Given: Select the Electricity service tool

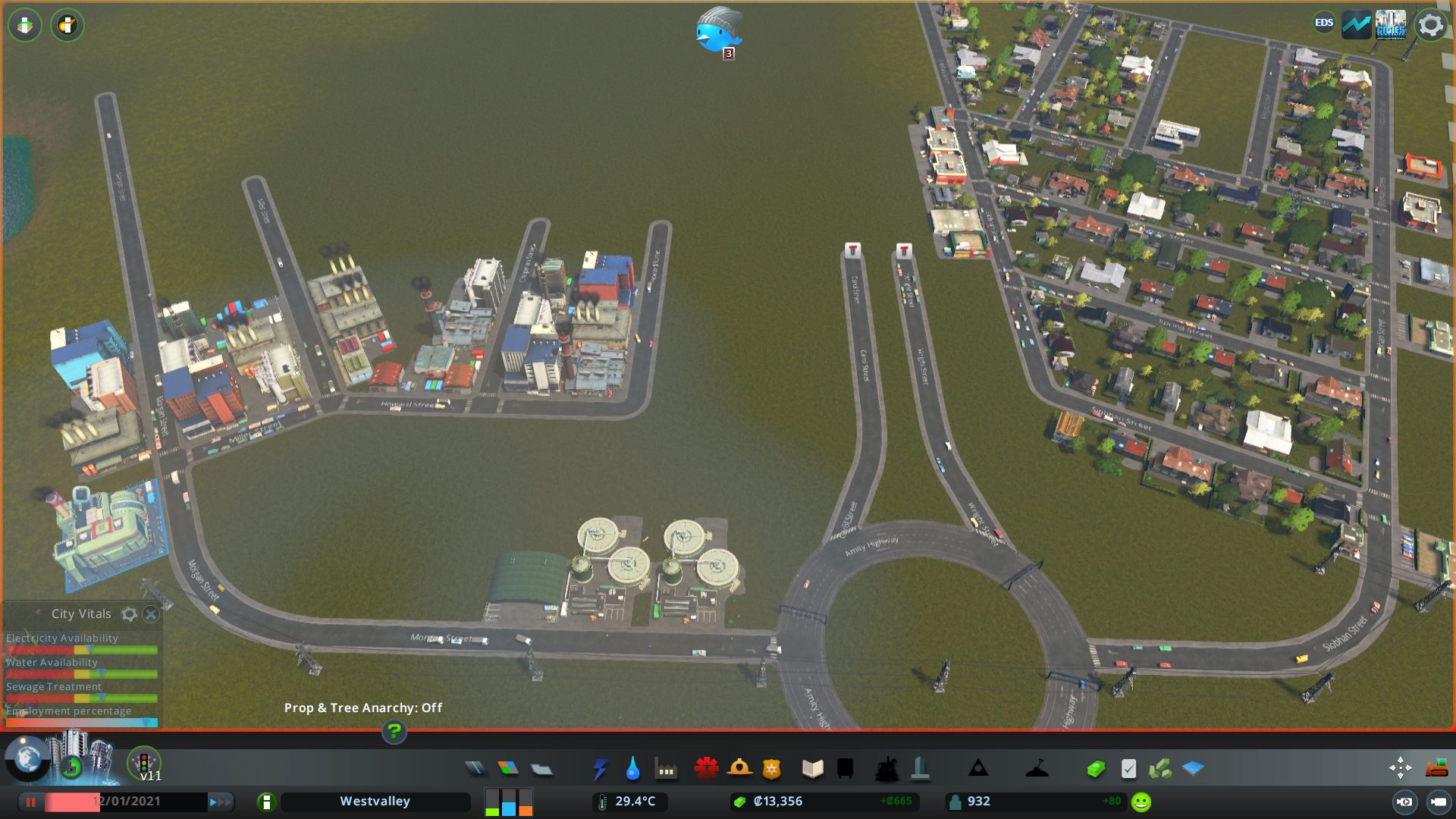Looking at the screenshot, I should coord(600,768).
